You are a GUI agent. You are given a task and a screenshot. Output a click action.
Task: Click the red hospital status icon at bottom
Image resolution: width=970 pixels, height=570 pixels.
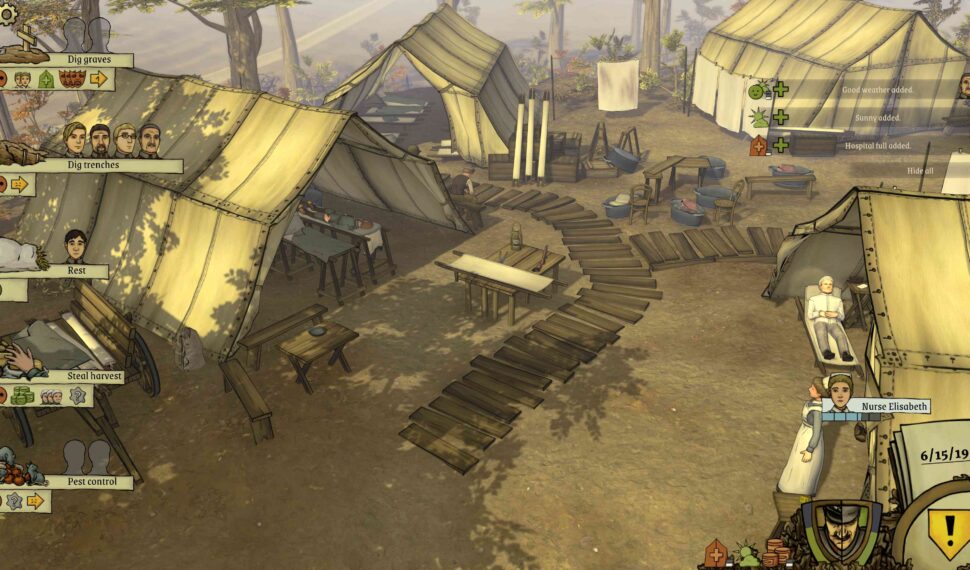(x=716, y=554)
